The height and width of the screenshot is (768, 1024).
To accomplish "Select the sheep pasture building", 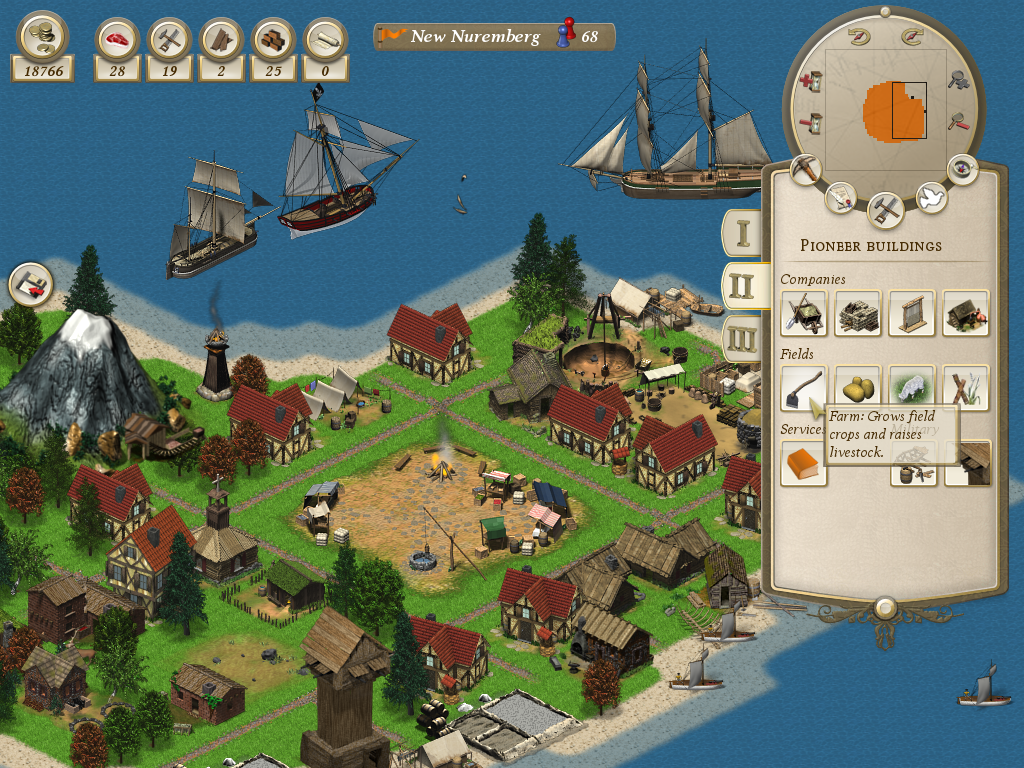I will pos(911,388).
